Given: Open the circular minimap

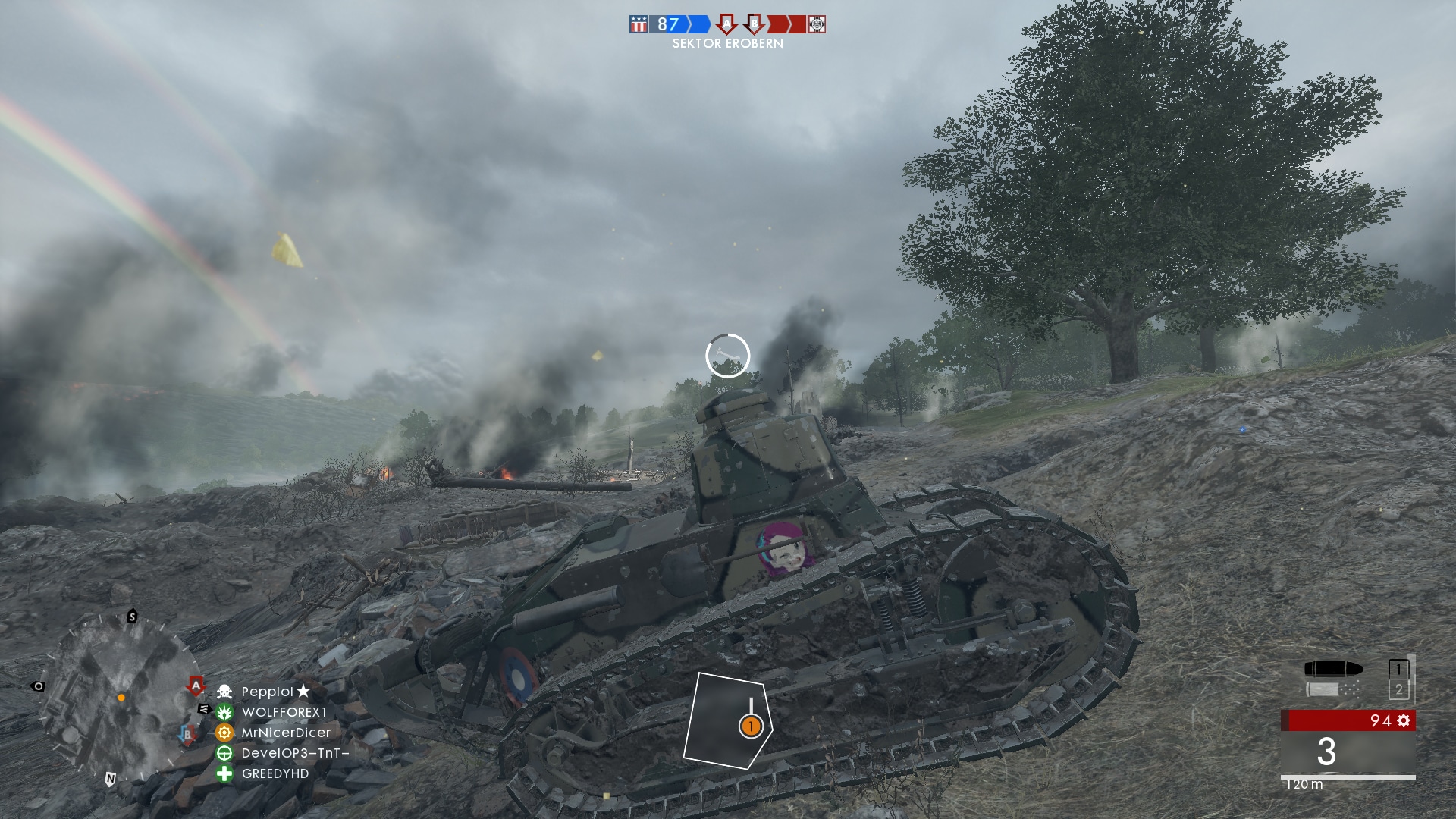Looking at the screenshot, I should (118, 699).
